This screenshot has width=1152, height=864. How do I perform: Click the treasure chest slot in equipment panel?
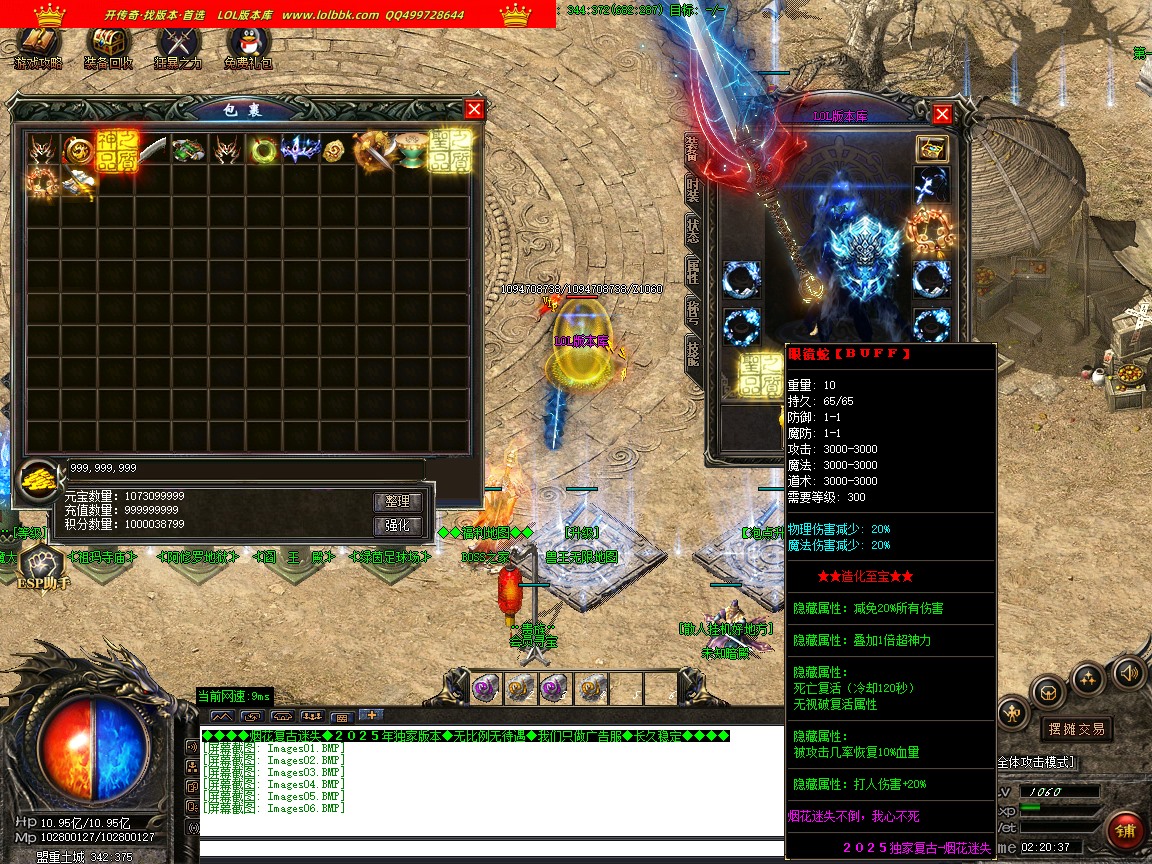(931, 149)
